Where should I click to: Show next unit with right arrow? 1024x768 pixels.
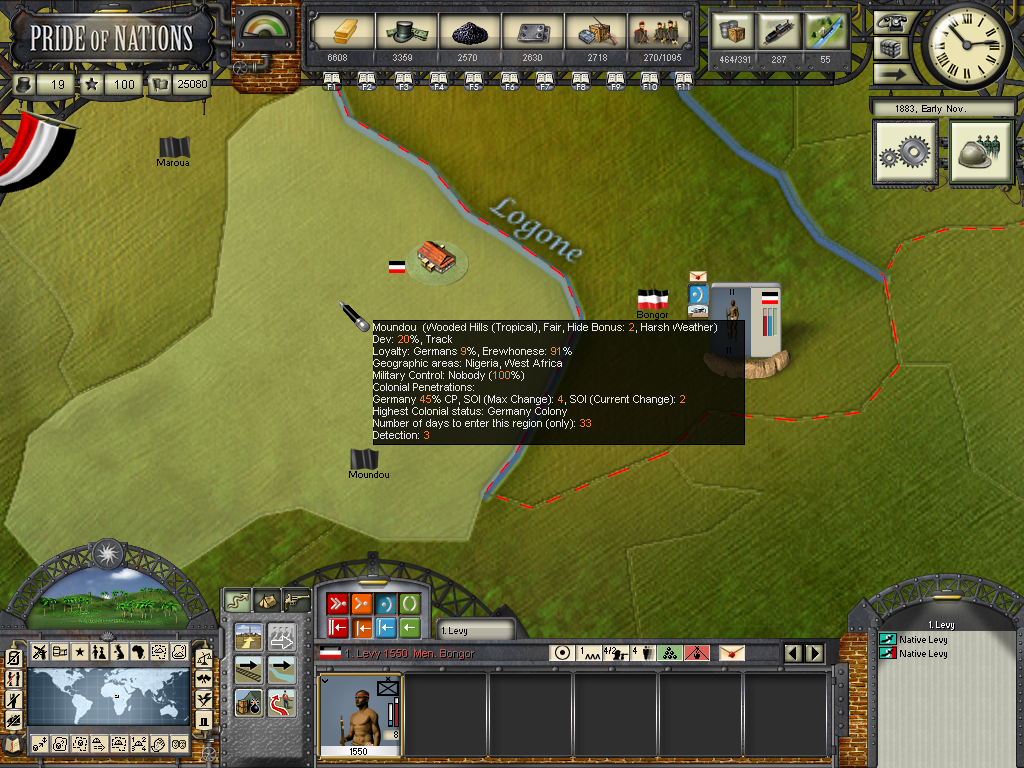click(814, 653)
